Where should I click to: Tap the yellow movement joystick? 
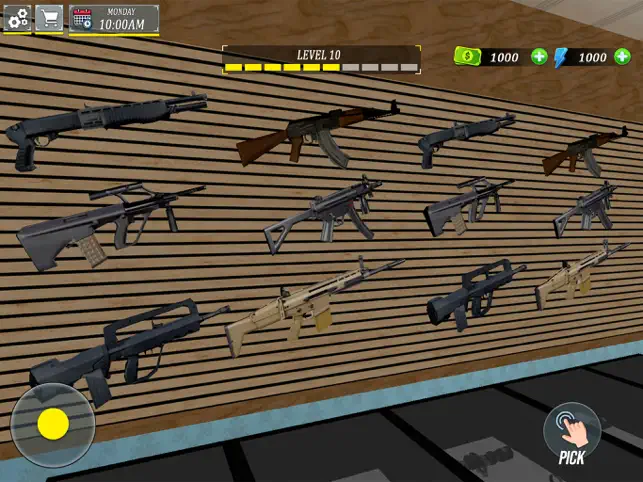52,424
